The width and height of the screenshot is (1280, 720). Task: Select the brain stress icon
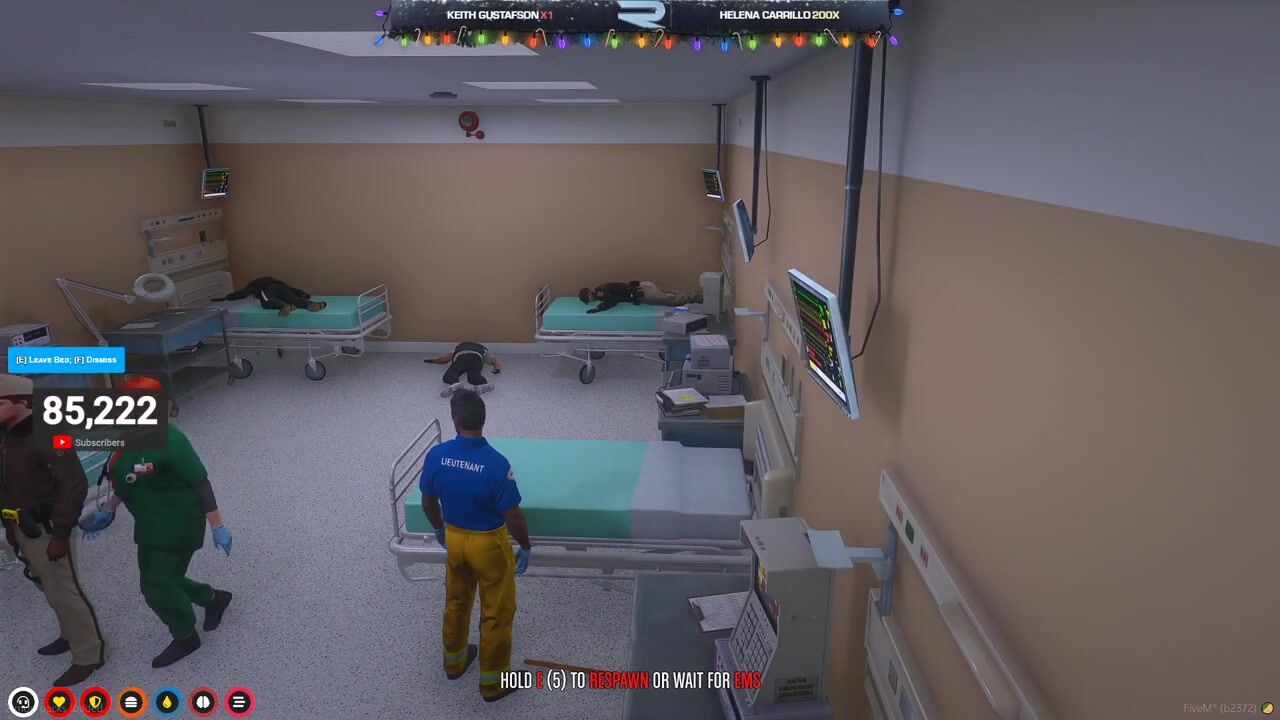203,702
